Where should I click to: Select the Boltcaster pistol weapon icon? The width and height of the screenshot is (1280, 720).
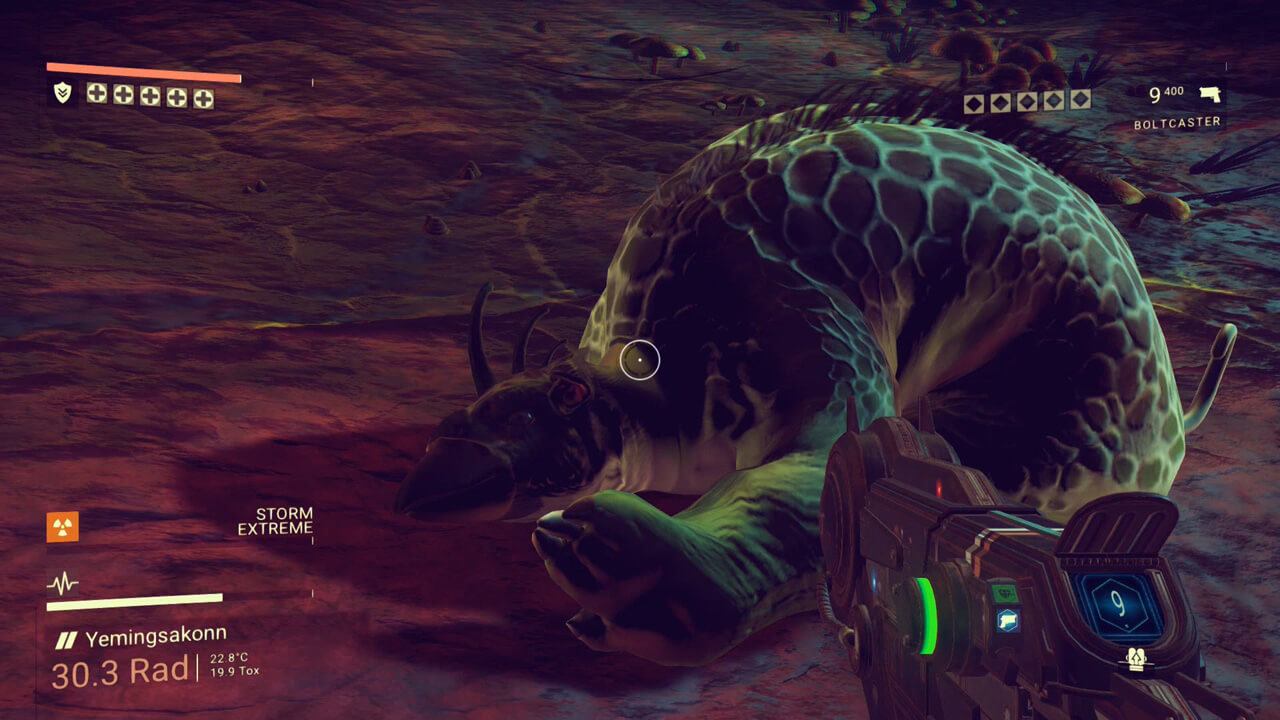(x=1209, y=96)
